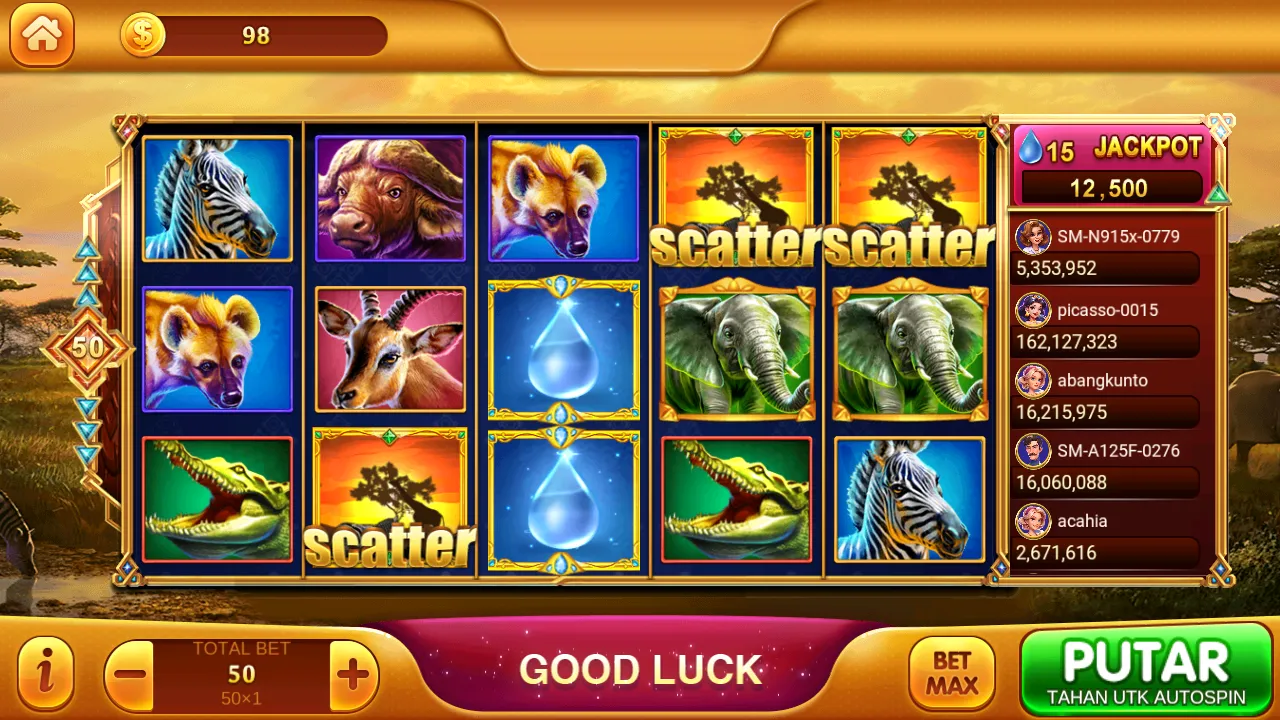Select the zebra symbol on the first reel
This screenshot has width=1280, height=720.
tap(217, 199)
